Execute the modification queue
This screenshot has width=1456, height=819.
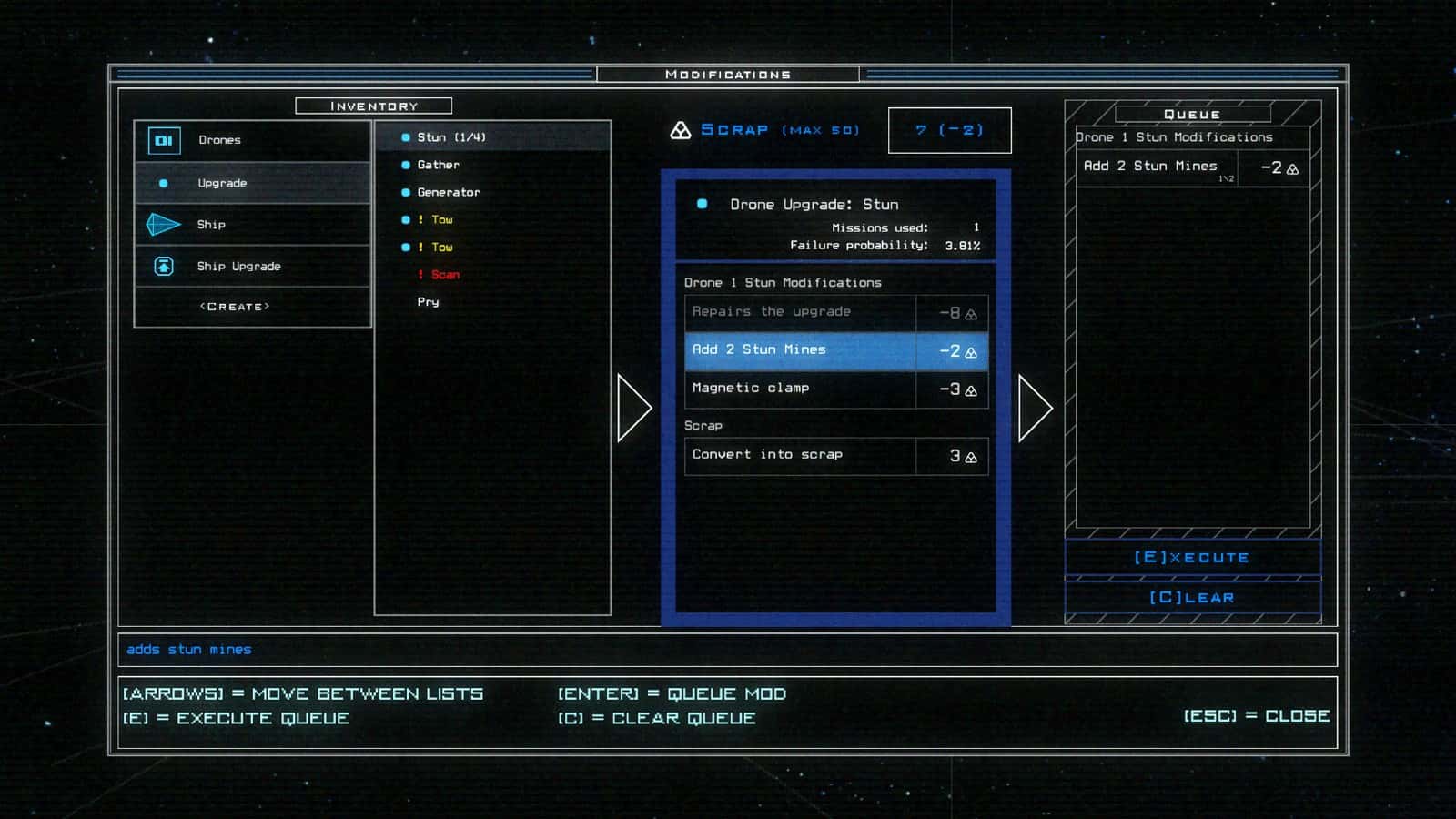point(1192,557)
